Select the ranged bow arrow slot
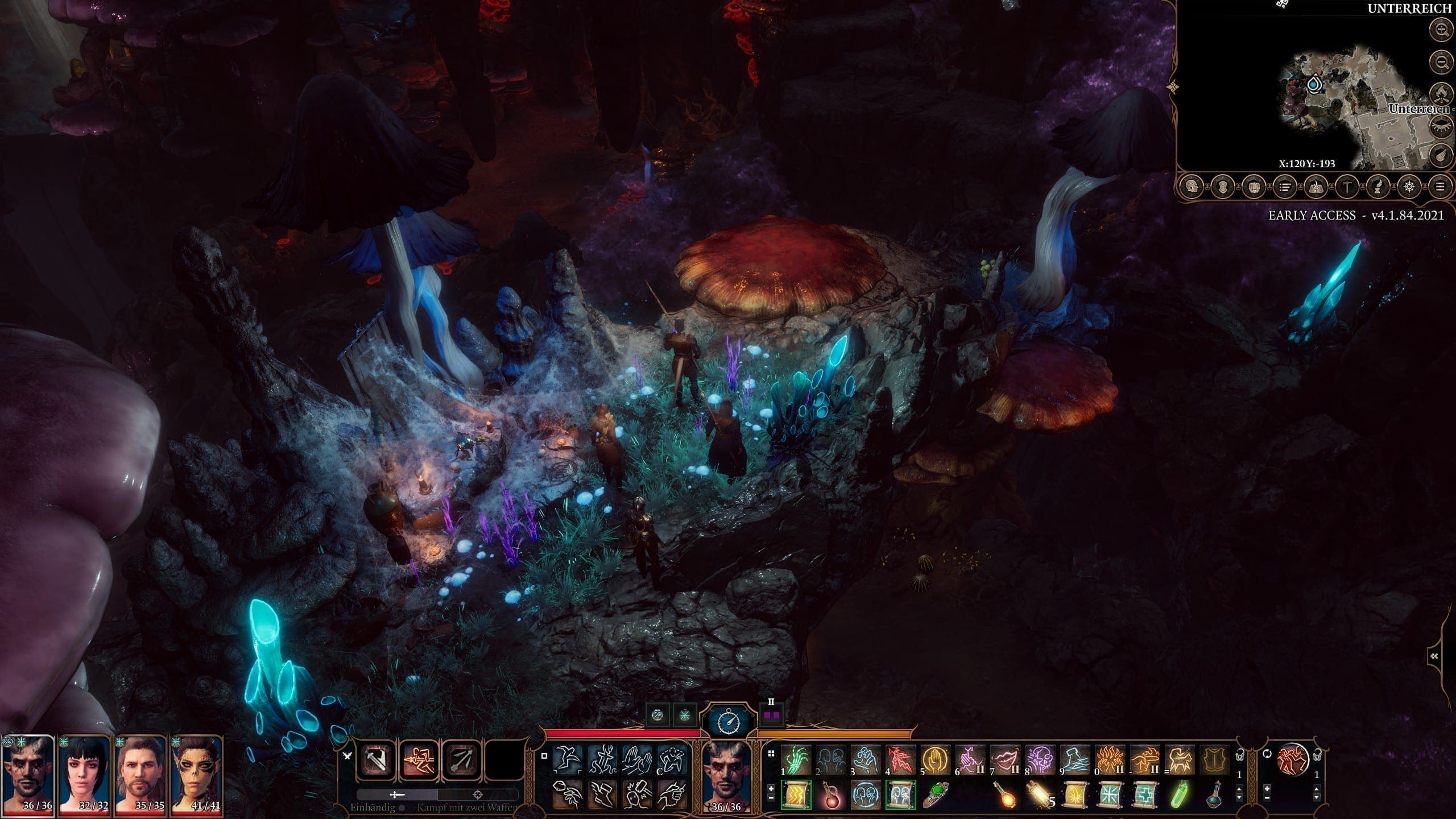This screenshot has width=1456, height=819. 461,760
